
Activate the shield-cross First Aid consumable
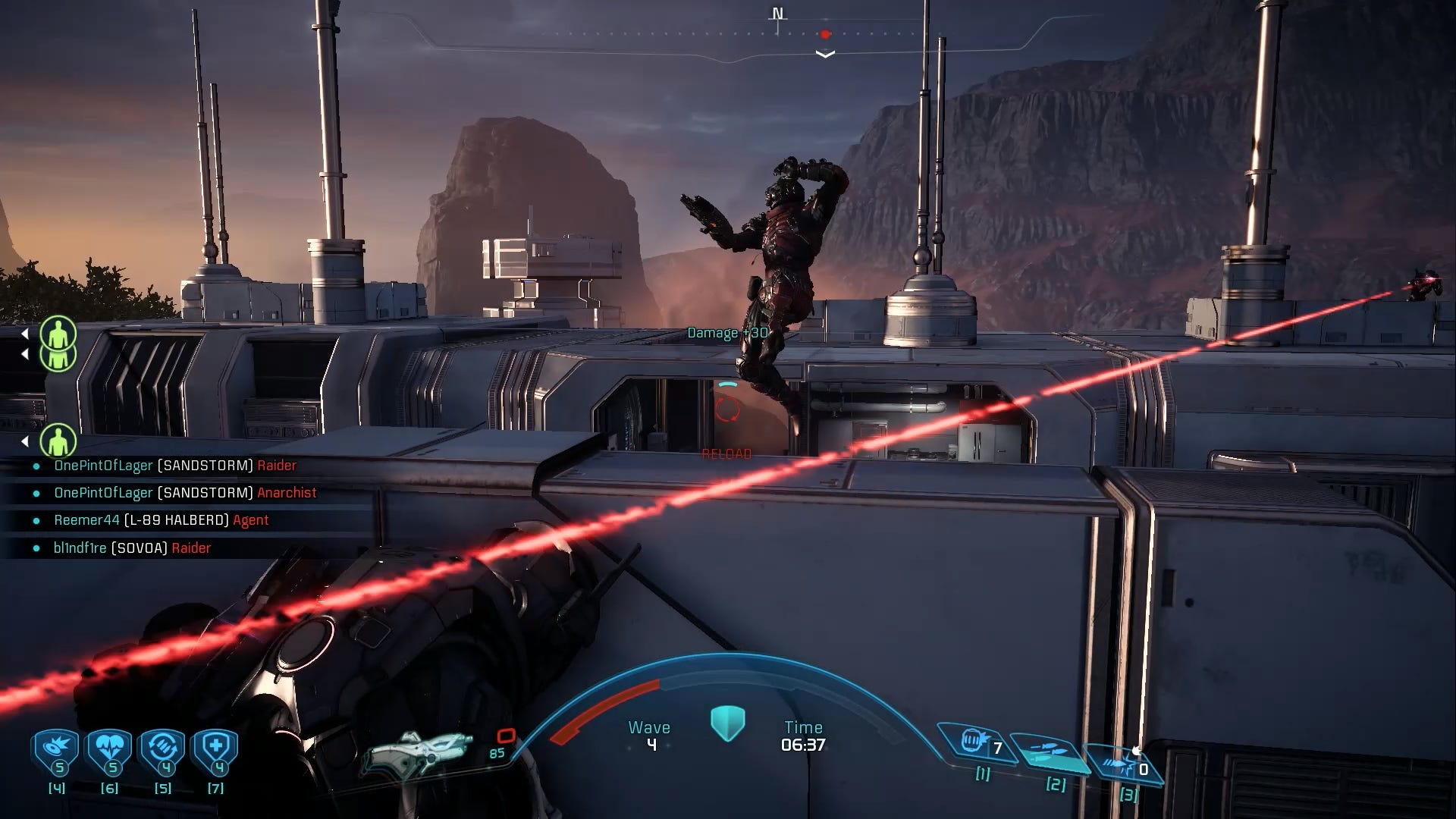point(216,751)
